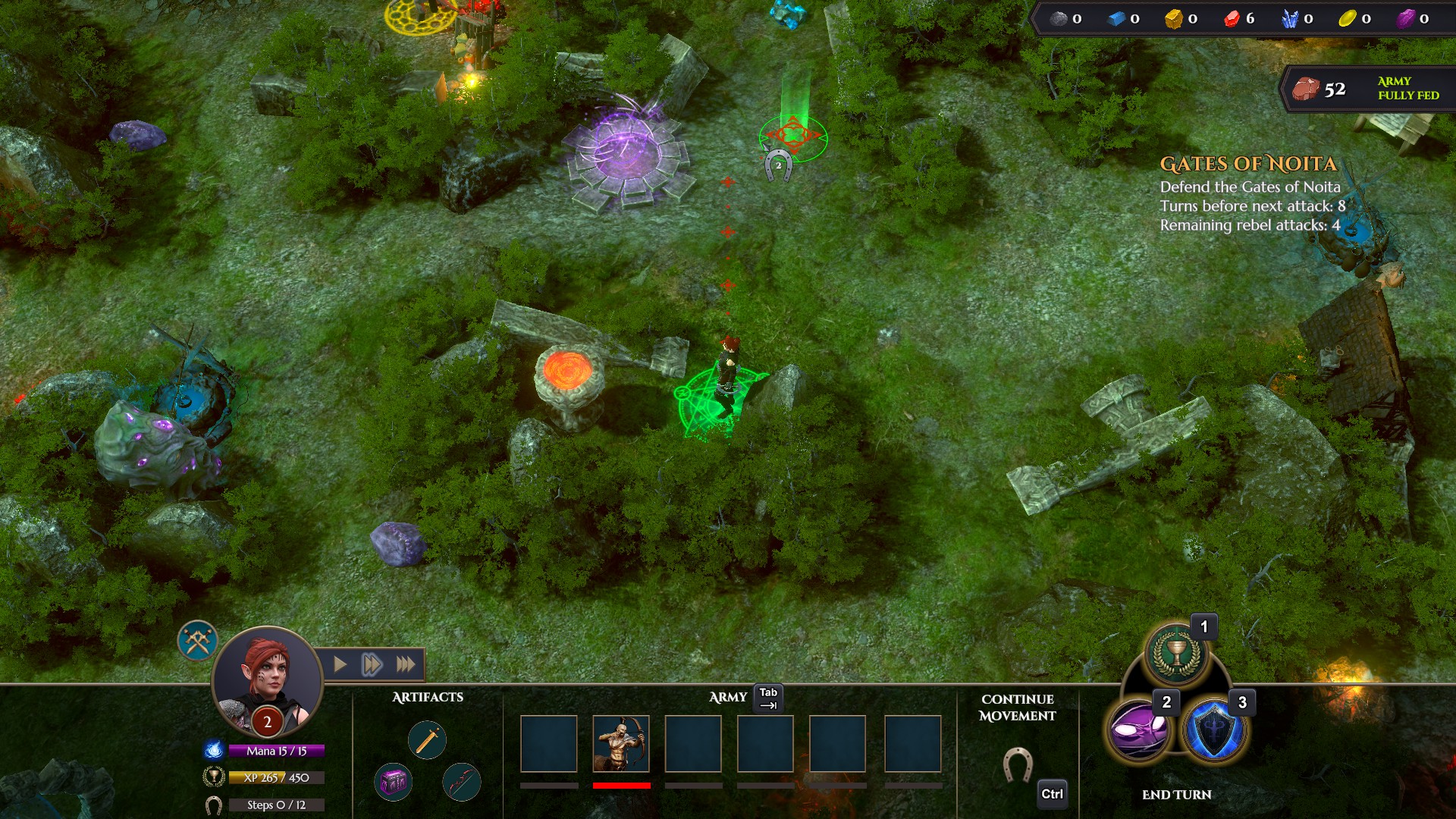Select the archer unit in army
Viewport: 1456px width, 819px height.
pyautogui.click(x=620, y=744)
